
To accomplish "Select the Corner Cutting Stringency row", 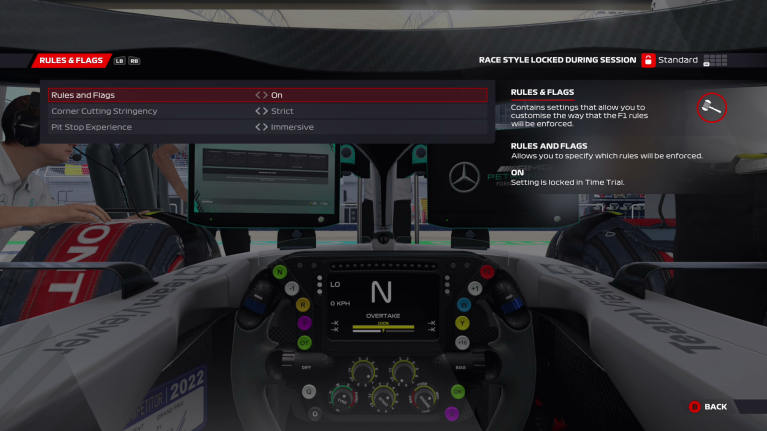I will pyautogui.click(x=150, y=111).
